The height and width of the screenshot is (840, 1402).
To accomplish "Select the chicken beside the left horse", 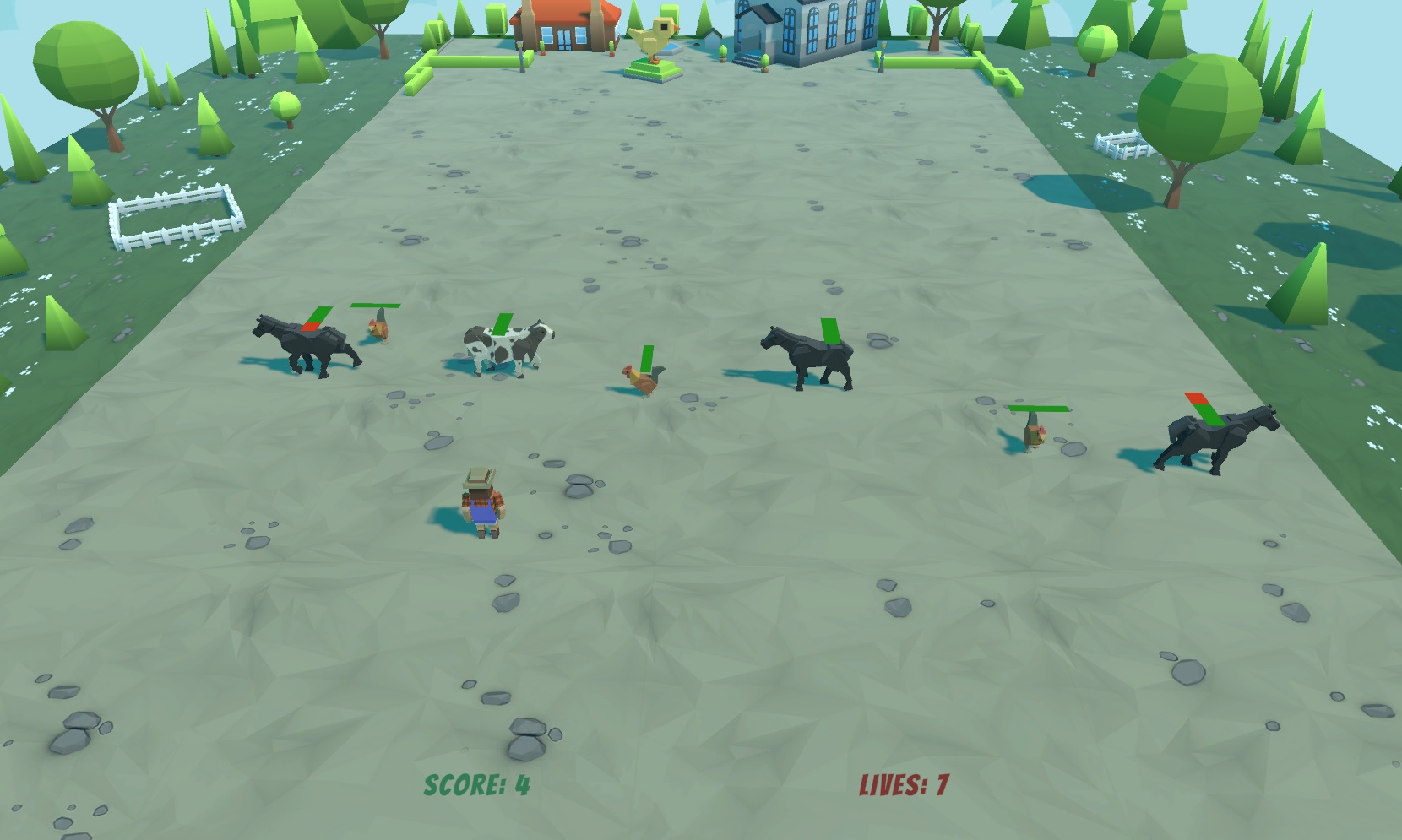I will pos(378,329).
